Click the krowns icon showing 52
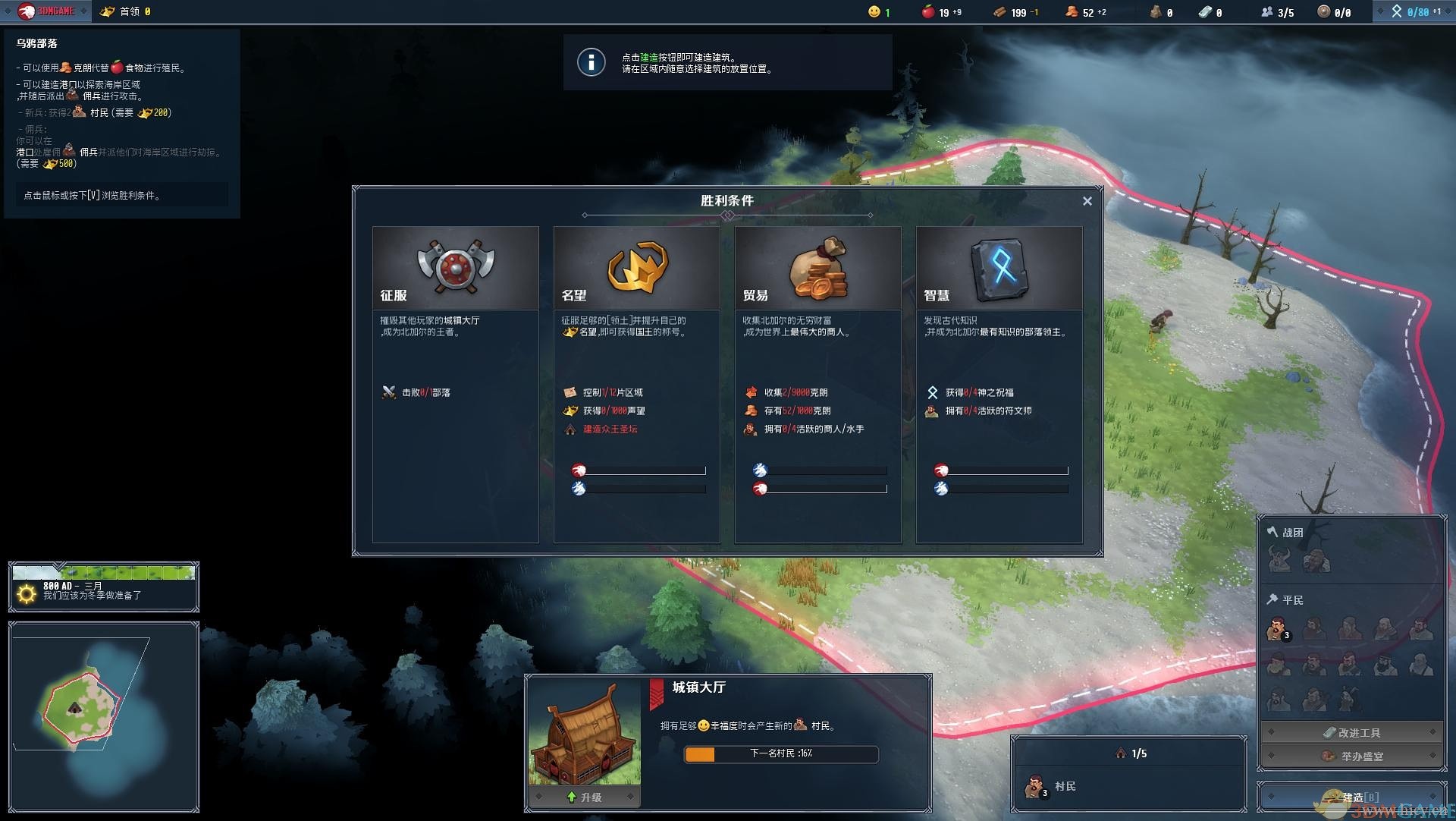This screenshot has width=1456, height=821. pyautogui.click(x=1071, y=11)
